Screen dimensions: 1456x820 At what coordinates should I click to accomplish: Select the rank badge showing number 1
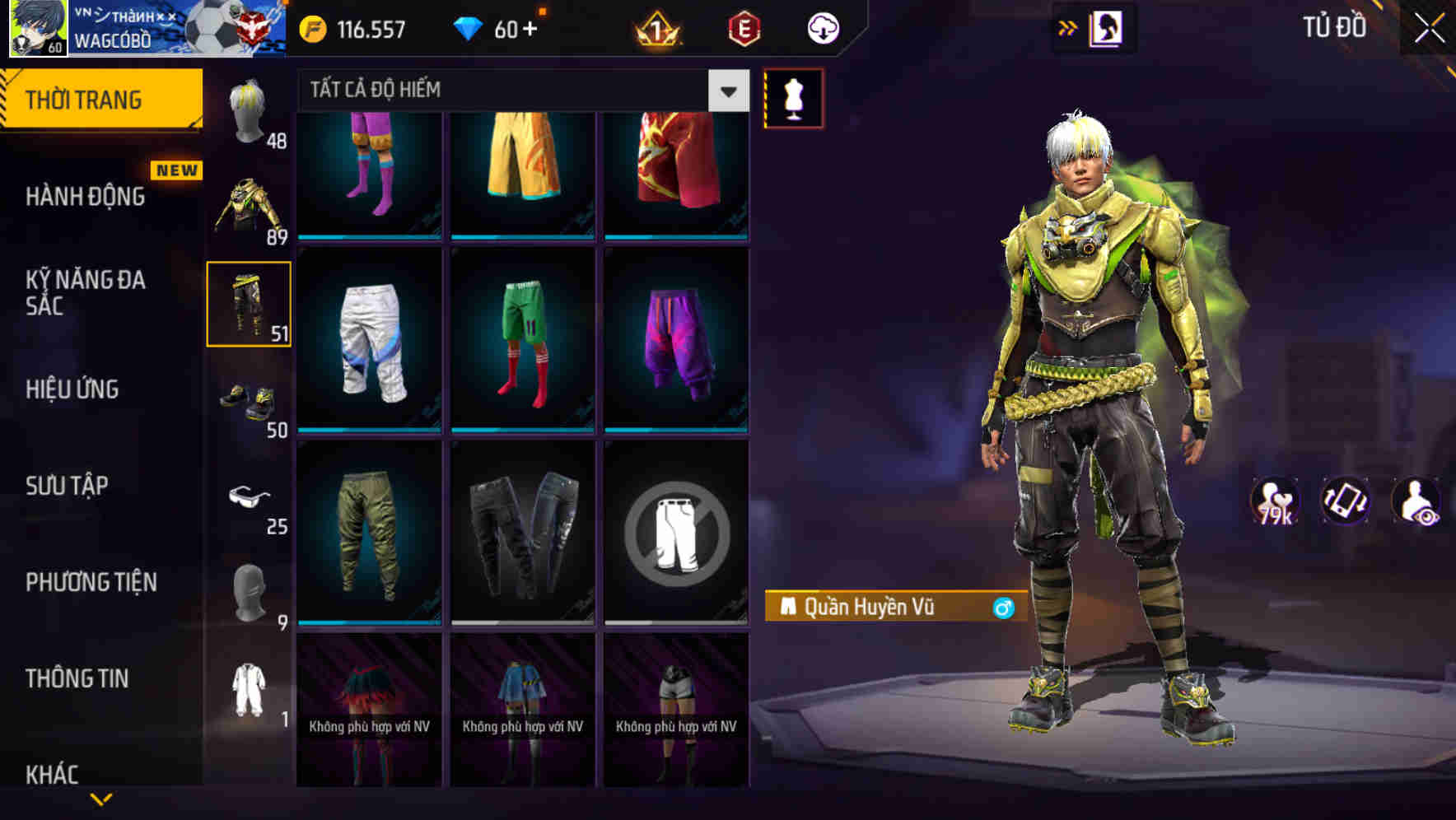click(655, 27)
